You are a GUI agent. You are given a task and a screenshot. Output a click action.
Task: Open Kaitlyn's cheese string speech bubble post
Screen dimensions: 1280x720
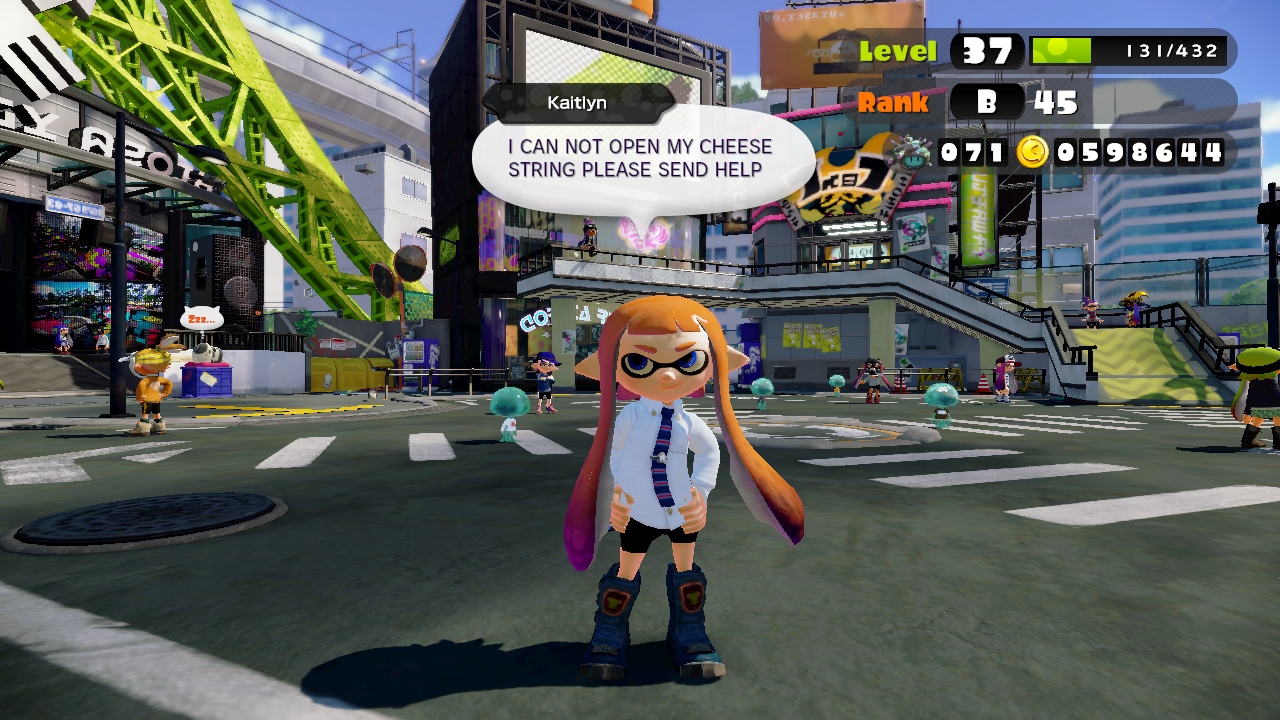click(640, 159)
